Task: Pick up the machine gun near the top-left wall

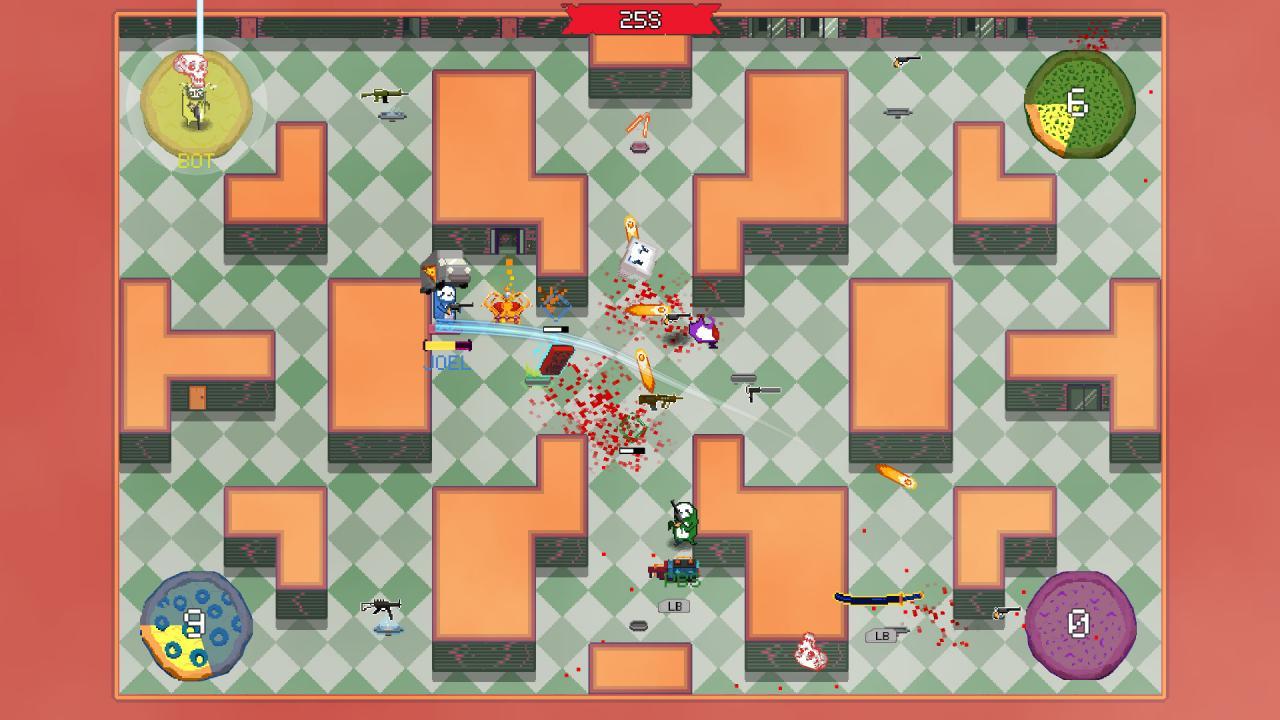Action: click(383, 96)
